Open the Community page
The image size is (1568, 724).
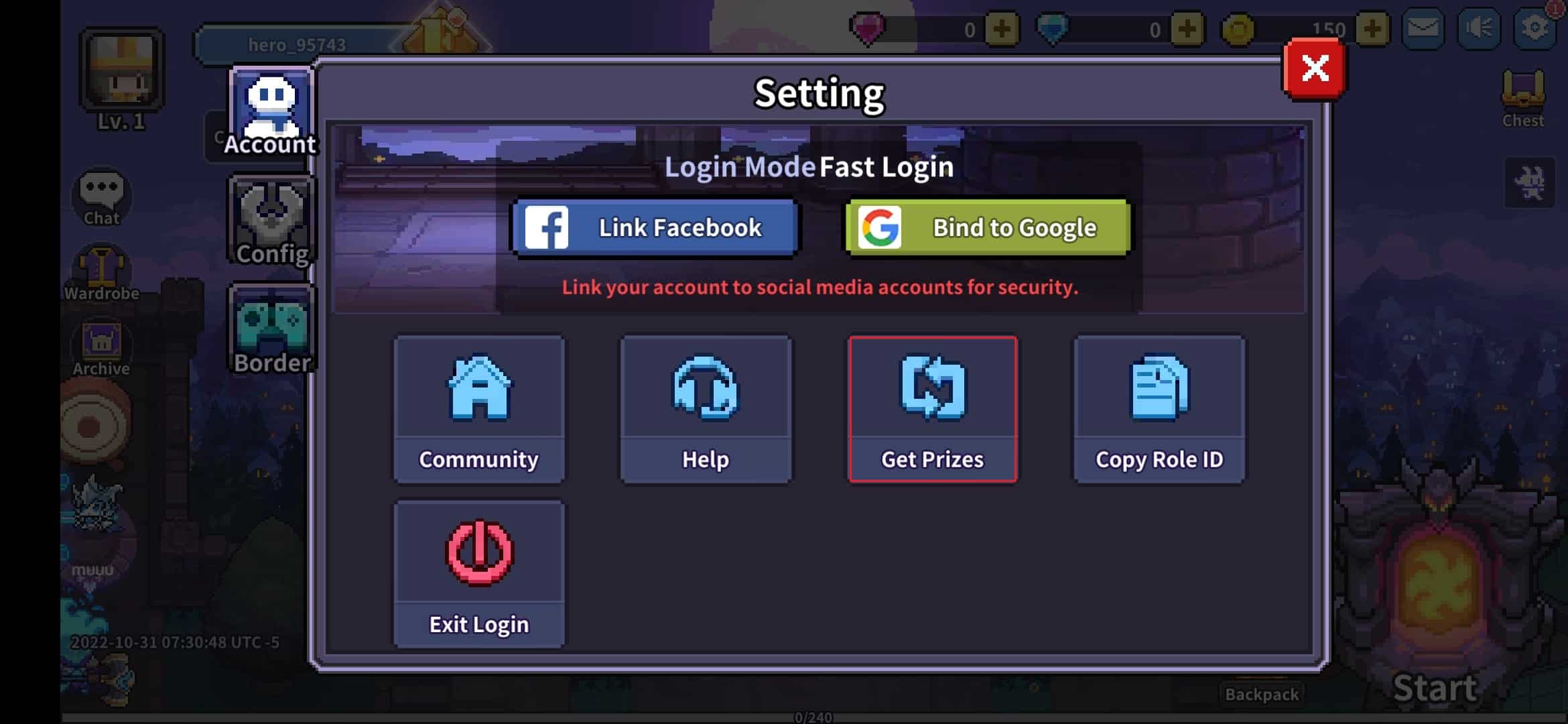tap(478, 409)
